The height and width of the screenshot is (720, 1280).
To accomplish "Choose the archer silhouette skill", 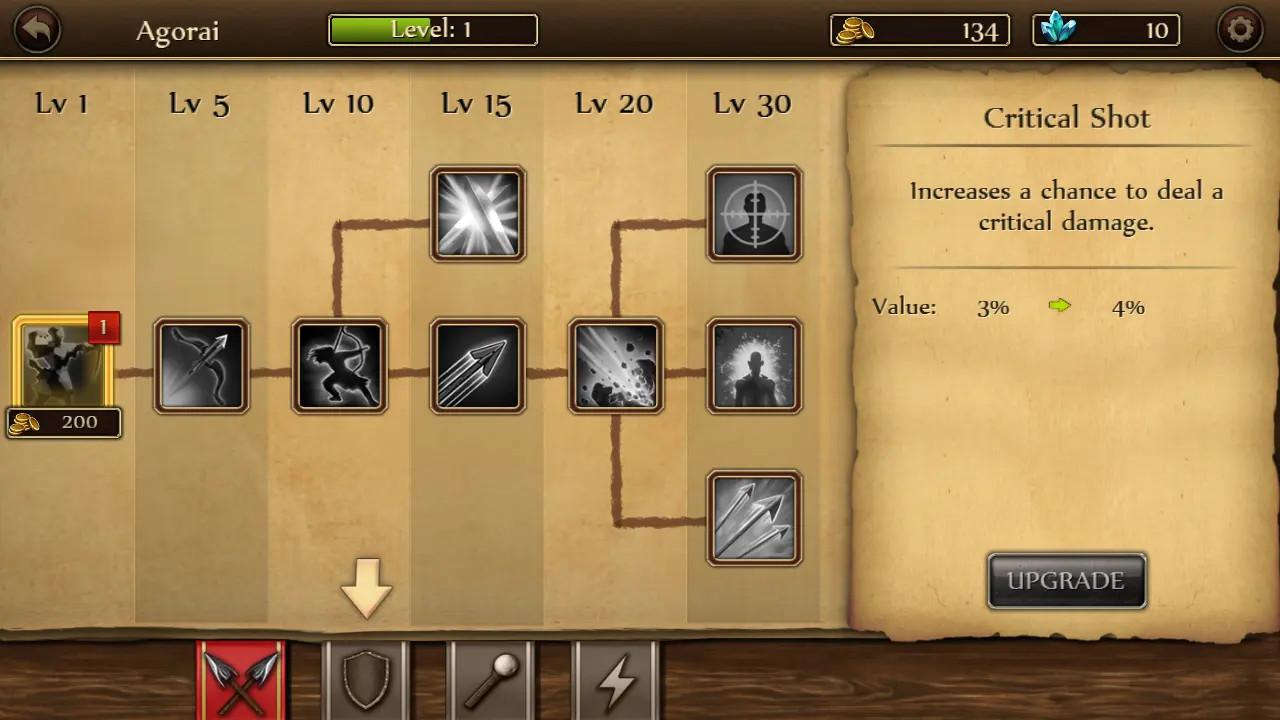I will coord(339,366).
